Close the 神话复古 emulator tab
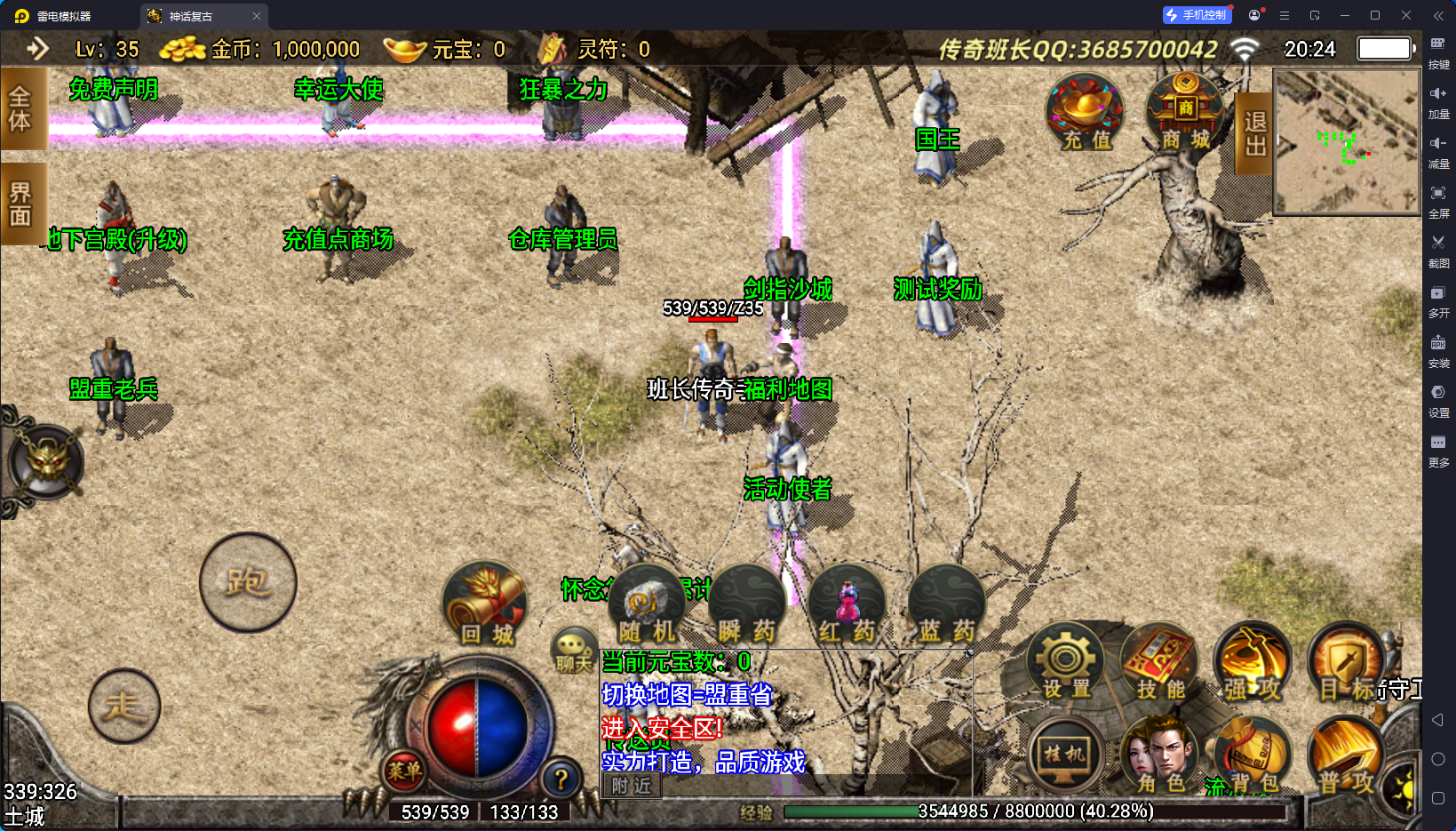 257,16
